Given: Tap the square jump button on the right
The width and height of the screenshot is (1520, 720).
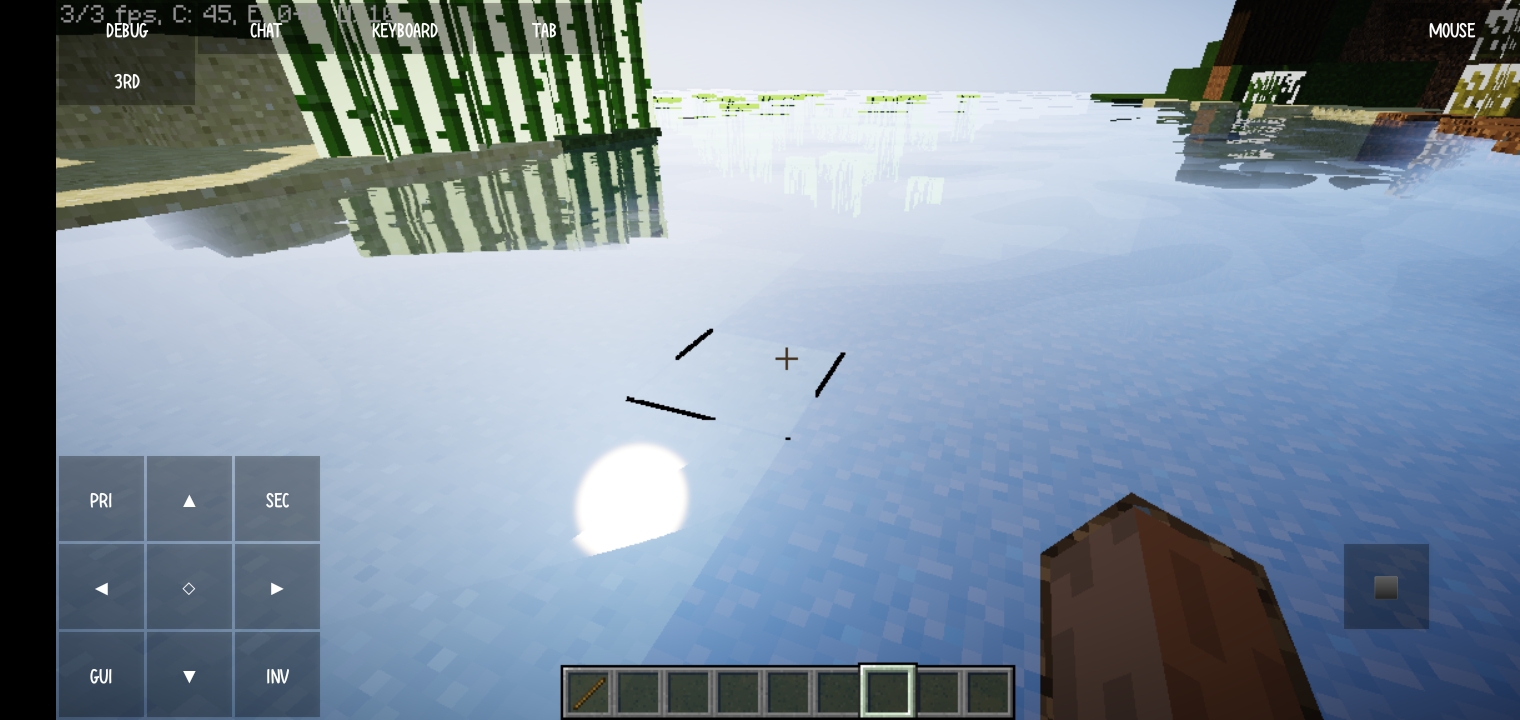Looking at the screenshot, I should point(1386,587).
